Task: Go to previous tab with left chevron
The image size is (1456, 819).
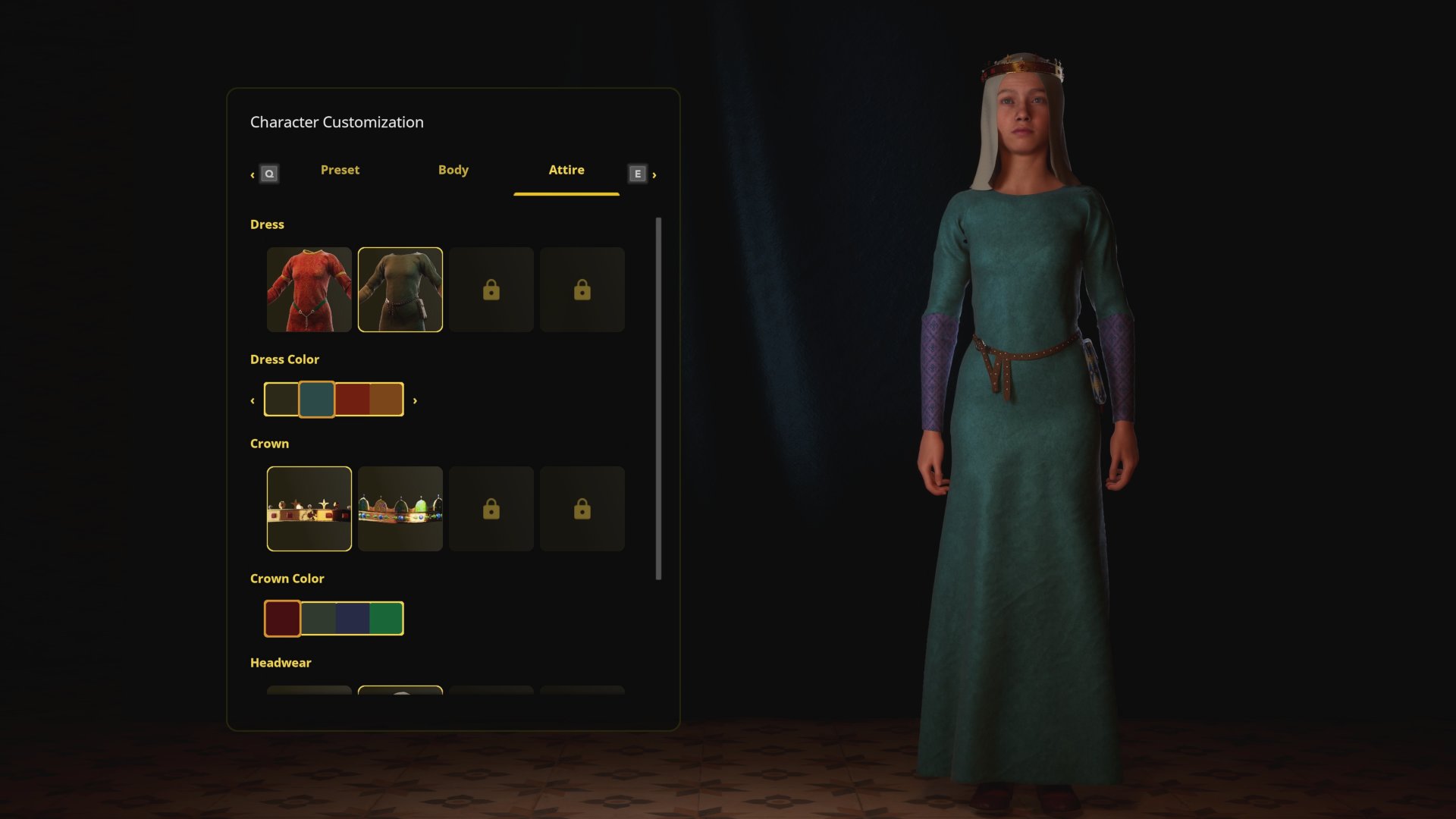Action: (253, 175)
